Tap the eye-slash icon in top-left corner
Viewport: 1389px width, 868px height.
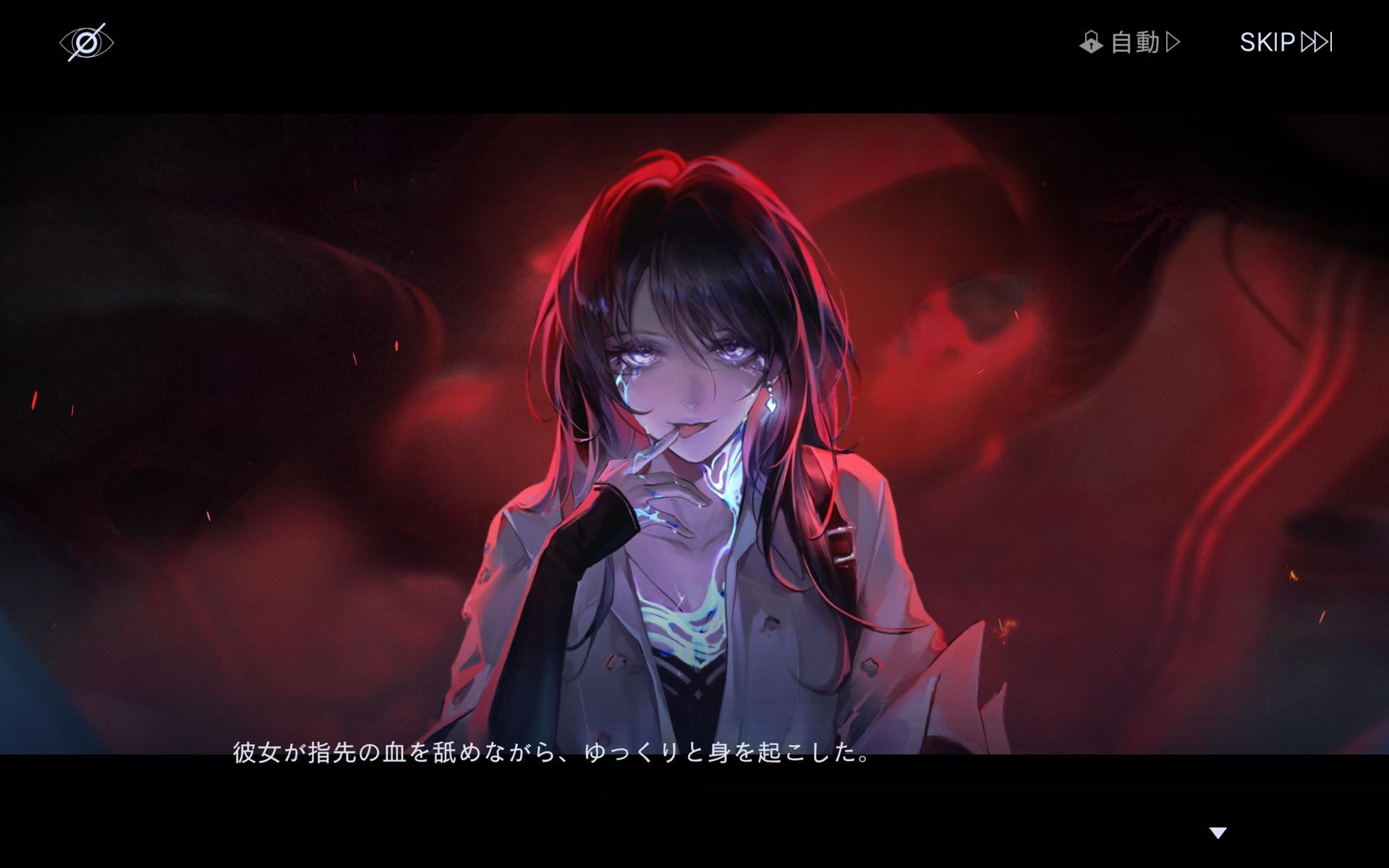[87, 42]
